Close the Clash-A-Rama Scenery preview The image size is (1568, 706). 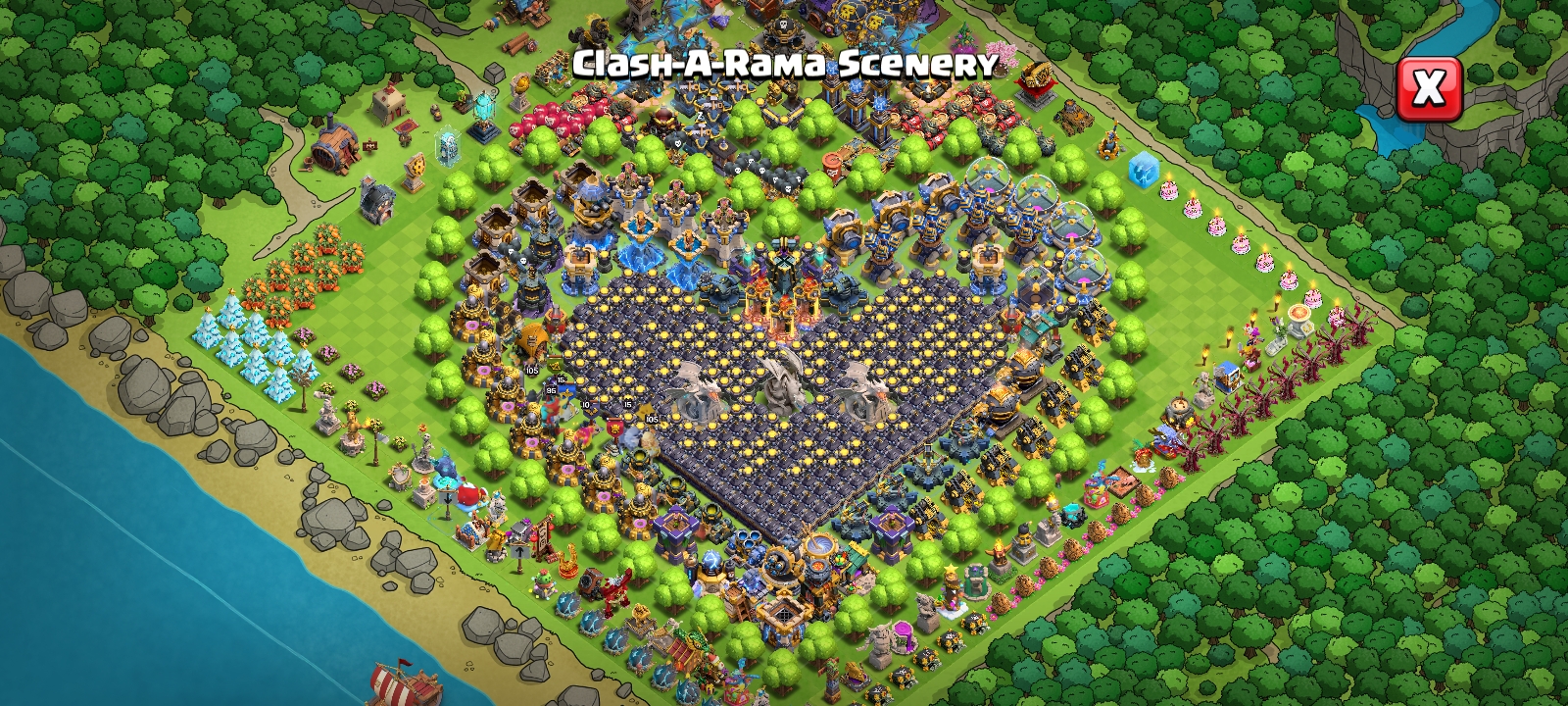(x=1428, y=89)
